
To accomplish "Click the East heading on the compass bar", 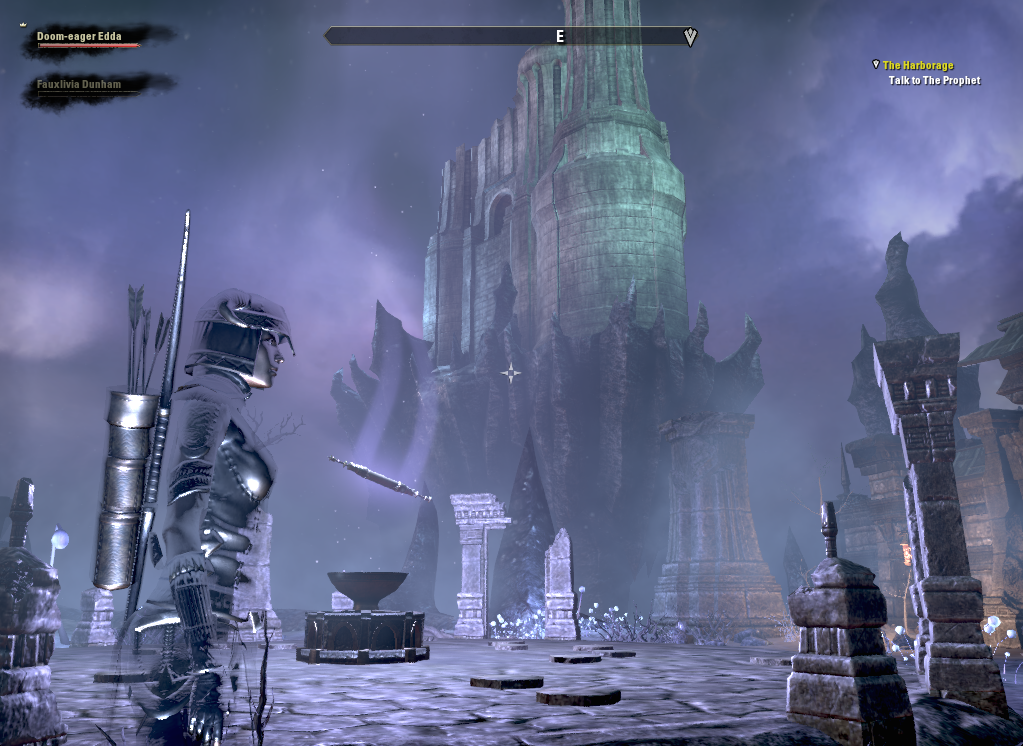I will pos(560,37).
